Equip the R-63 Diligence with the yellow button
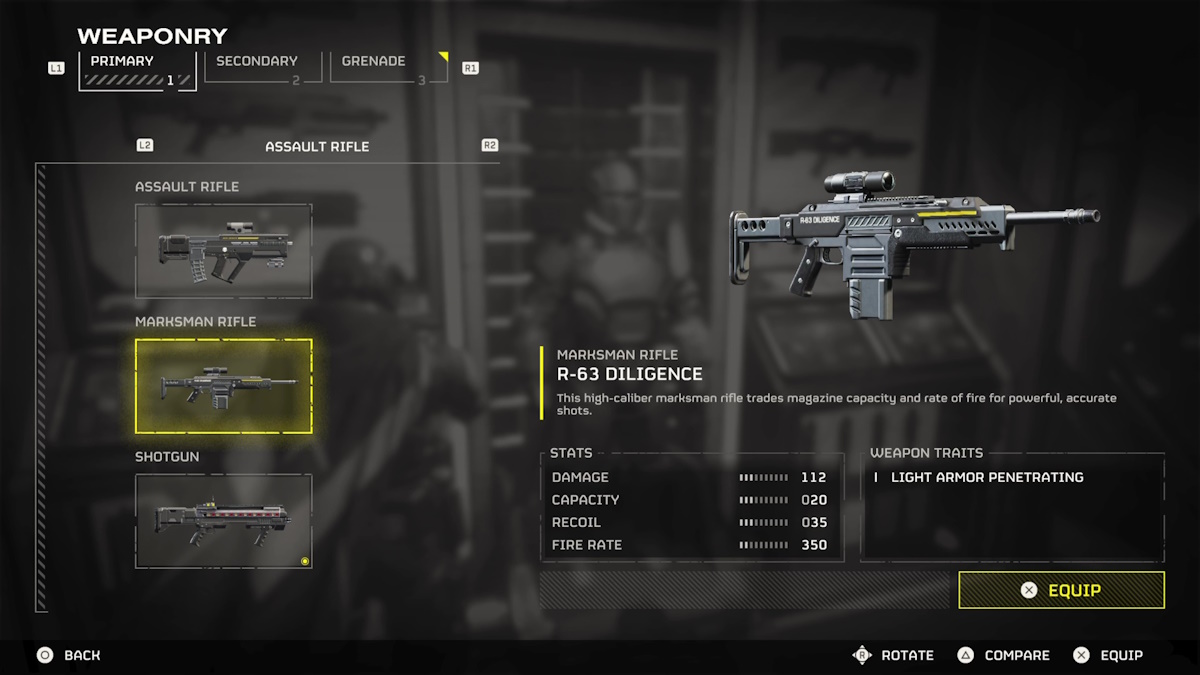Image resolution: width=1200 pixels, height=675 pixels. coord(1061,590)
